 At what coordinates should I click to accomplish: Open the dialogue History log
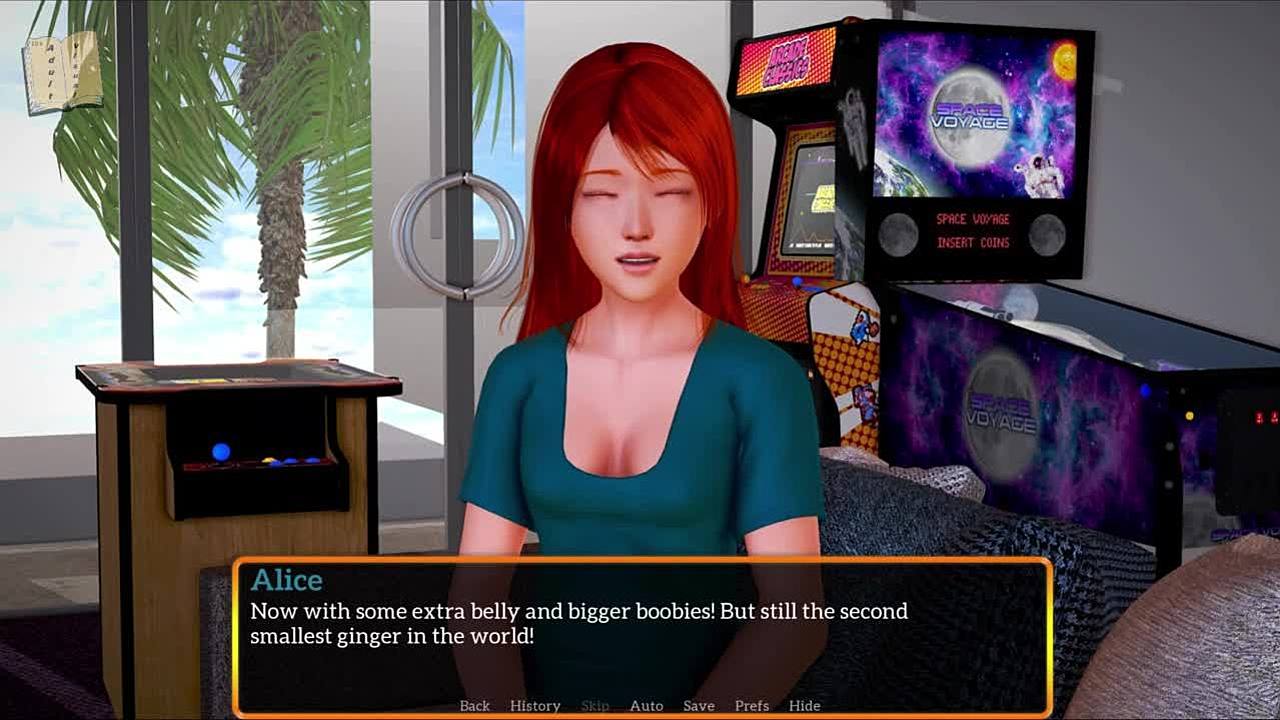coord(535,706)
